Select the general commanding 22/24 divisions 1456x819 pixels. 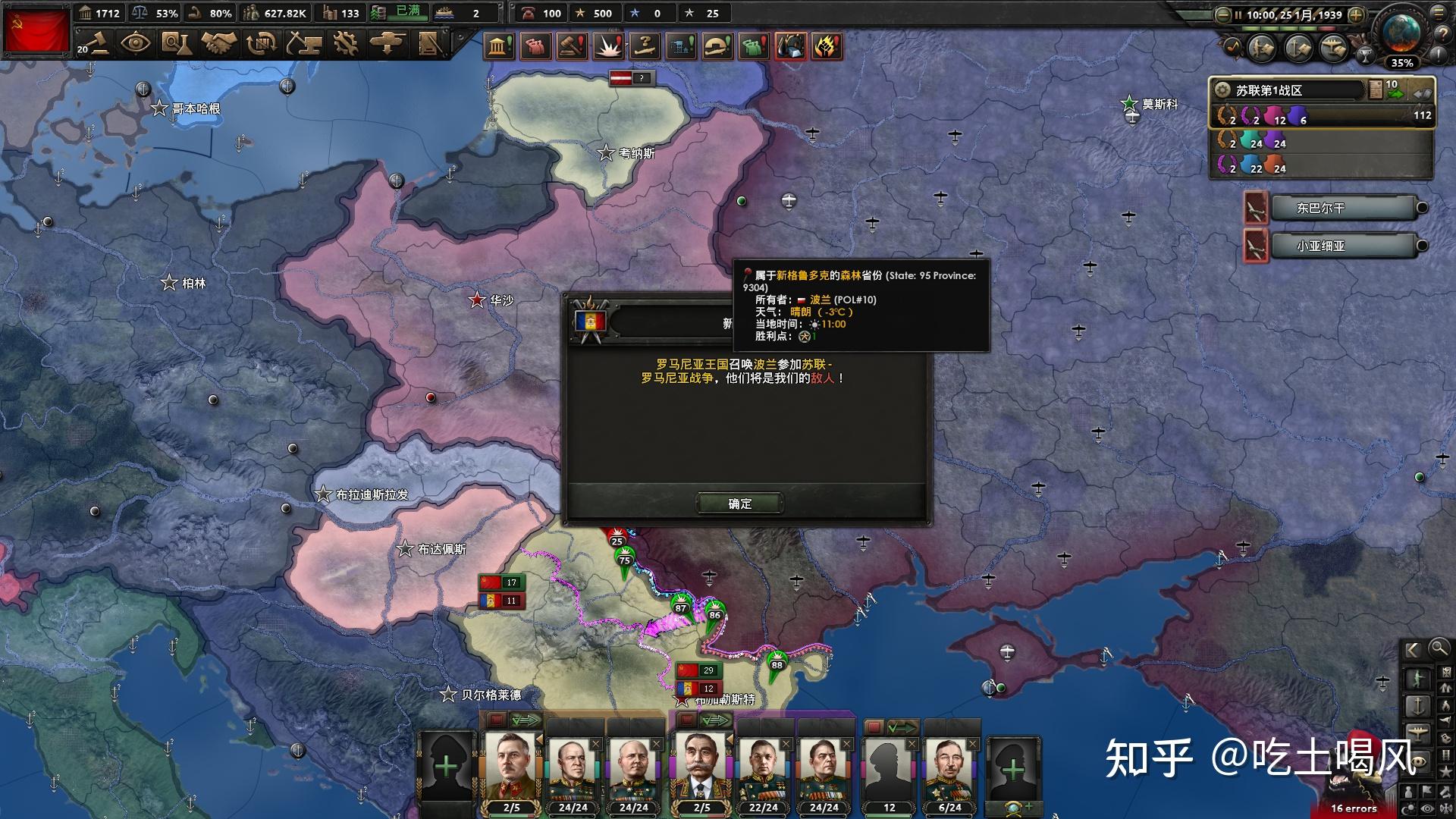point(763,767)
